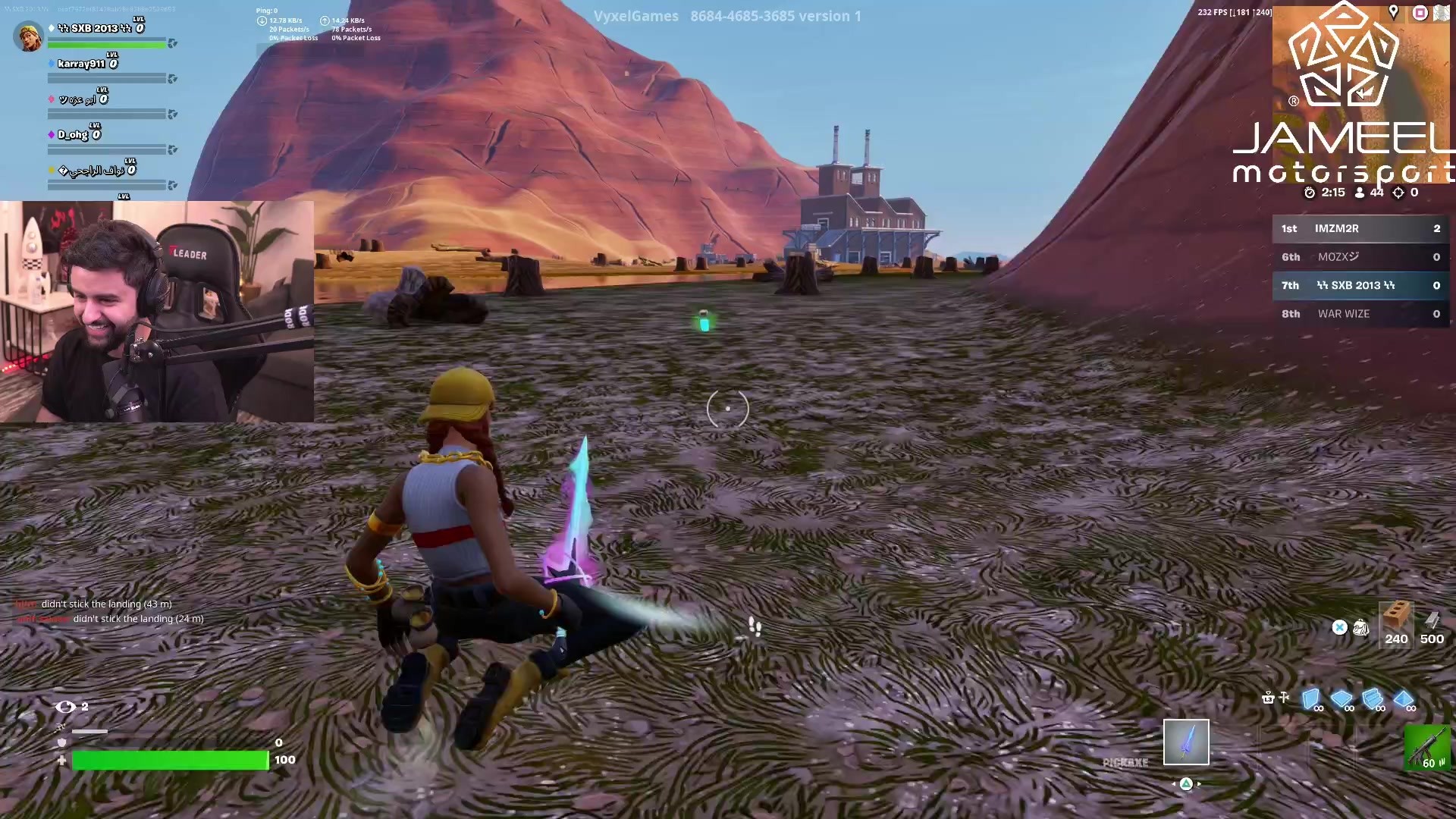The height and width of the screenshot is (819, 1456).
Task: Choose the pyramid roof building piece
Action: click(1403, 698)
